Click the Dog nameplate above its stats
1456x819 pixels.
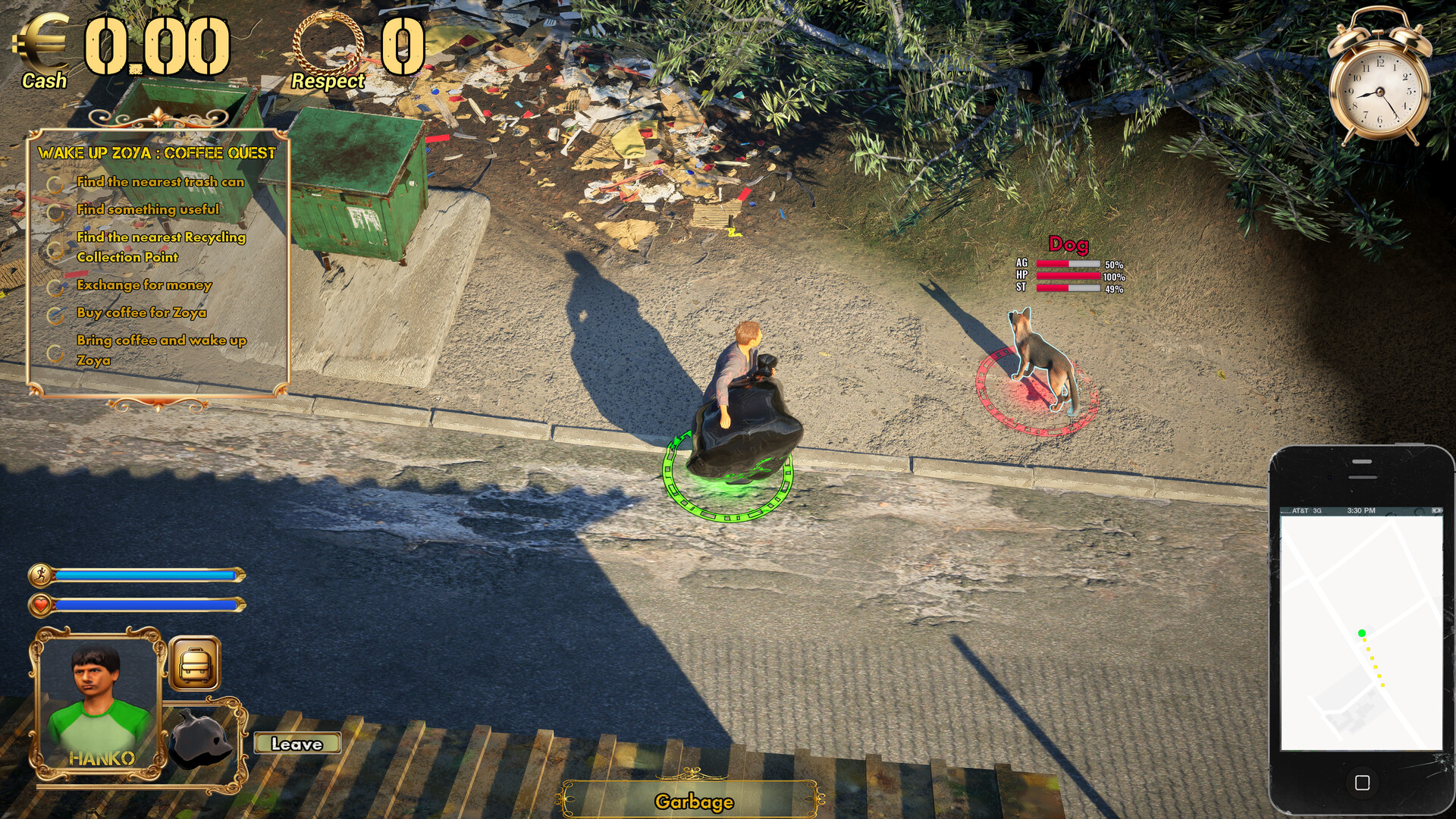click(1070, 243)
